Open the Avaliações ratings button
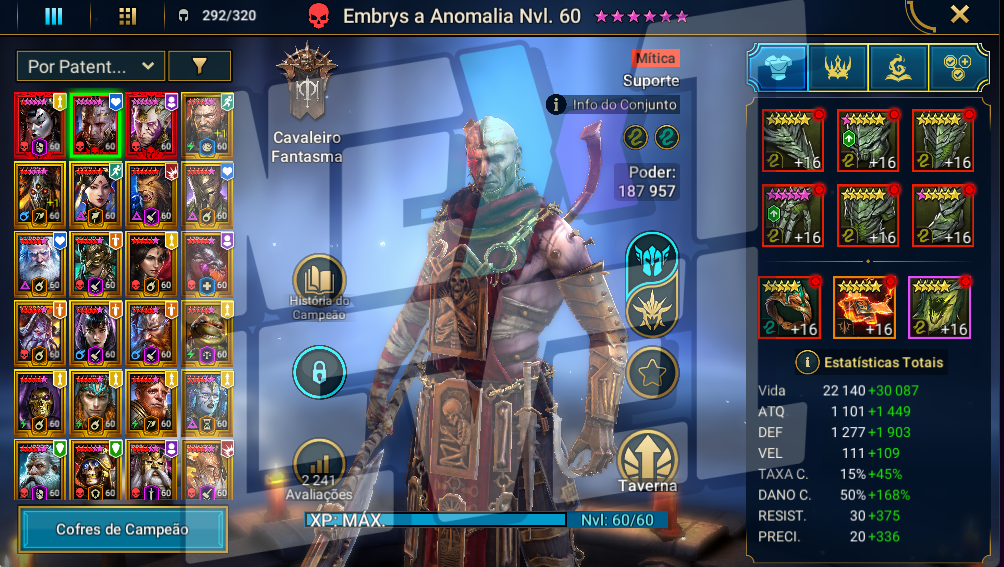1004x567 pixels. (319, 466)
